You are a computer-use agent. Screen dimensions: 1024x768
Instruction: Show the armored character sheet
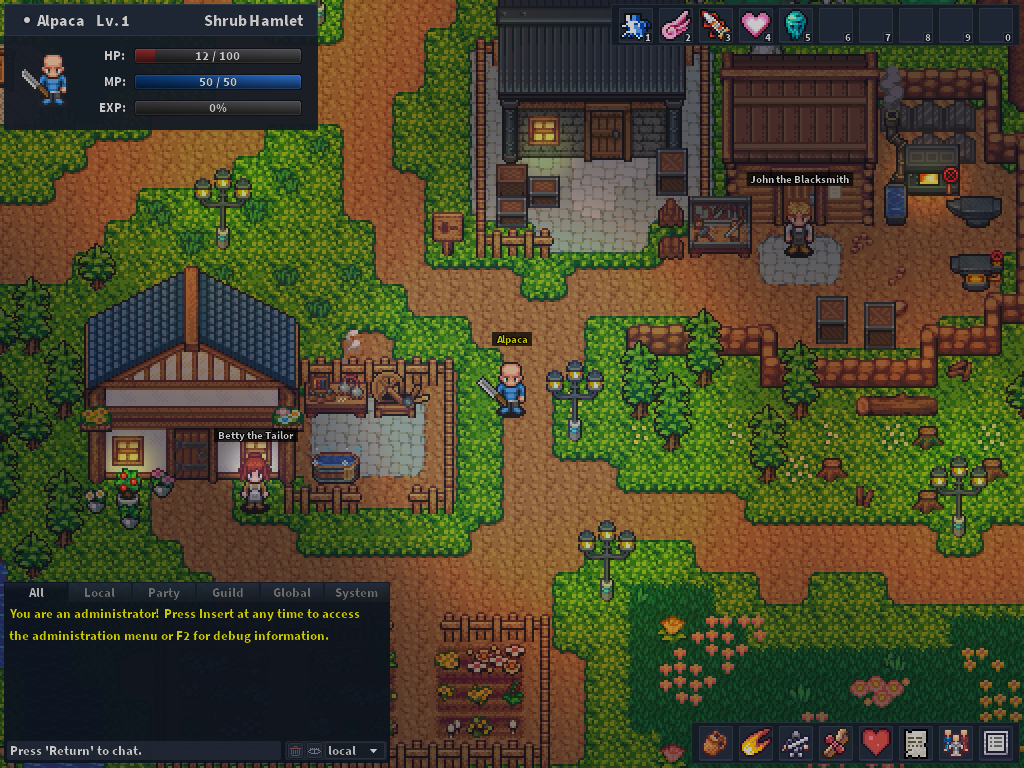[x=795, y=743]
